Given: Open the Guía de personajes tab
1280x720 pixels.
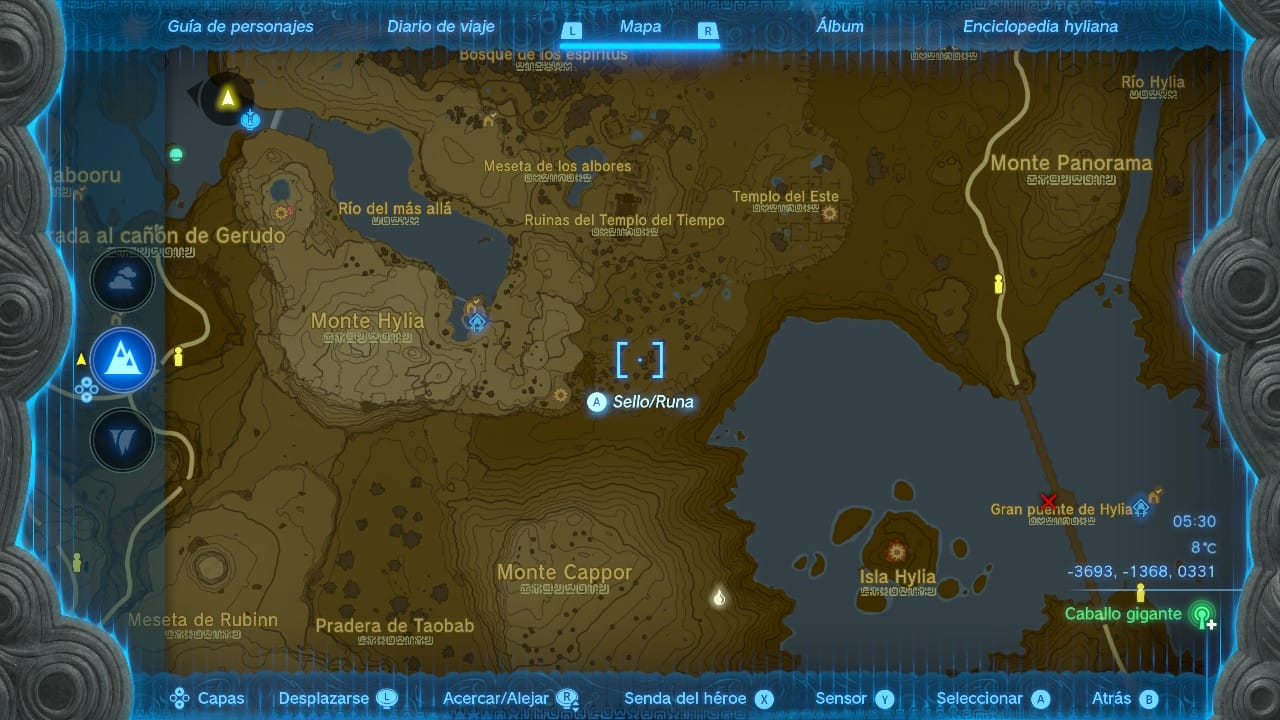Looking at the screenshot, I should [x=240, y=27].
